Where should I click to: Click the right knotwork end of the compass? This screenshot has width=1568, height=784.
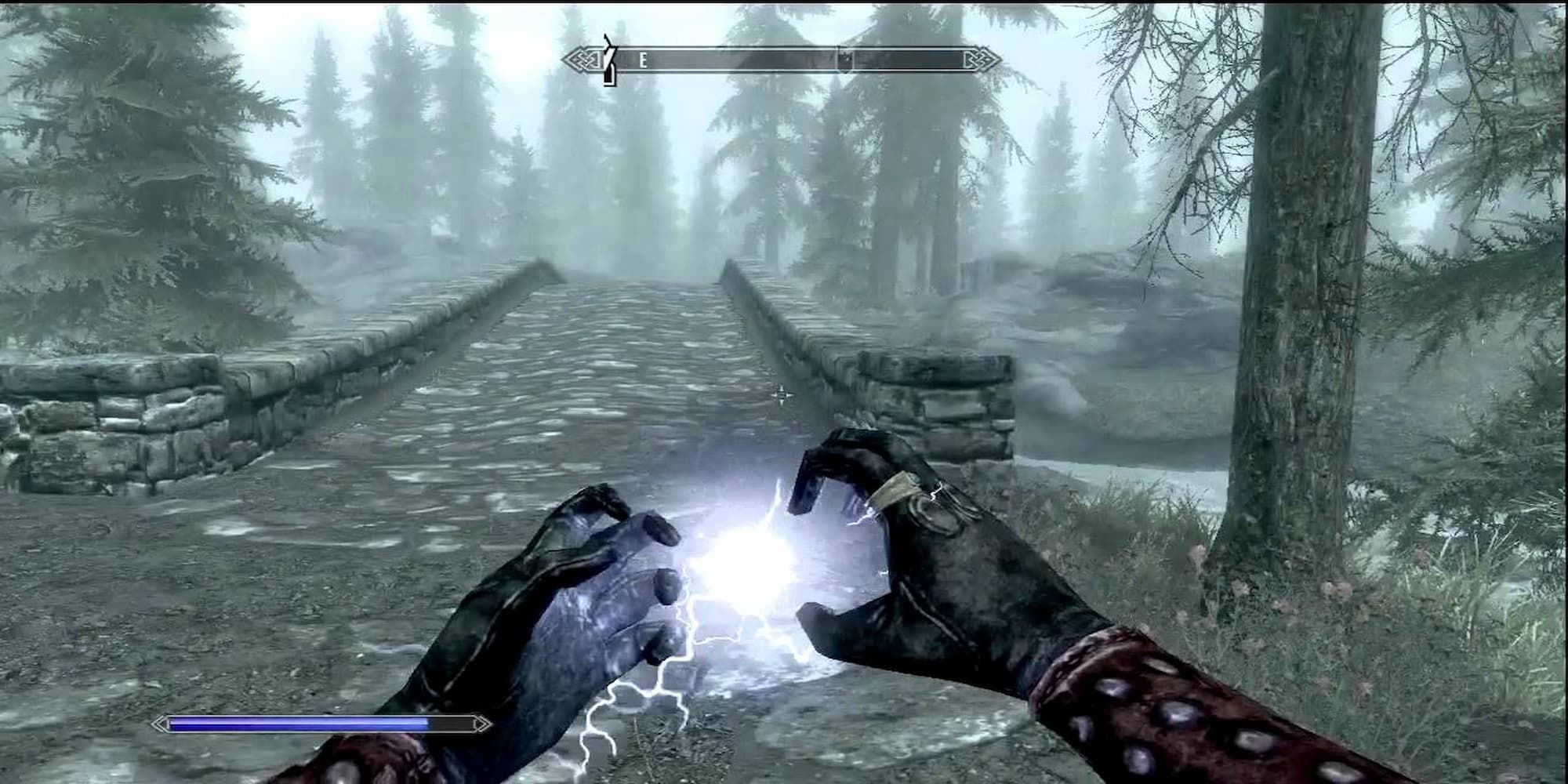click(982, 57)
